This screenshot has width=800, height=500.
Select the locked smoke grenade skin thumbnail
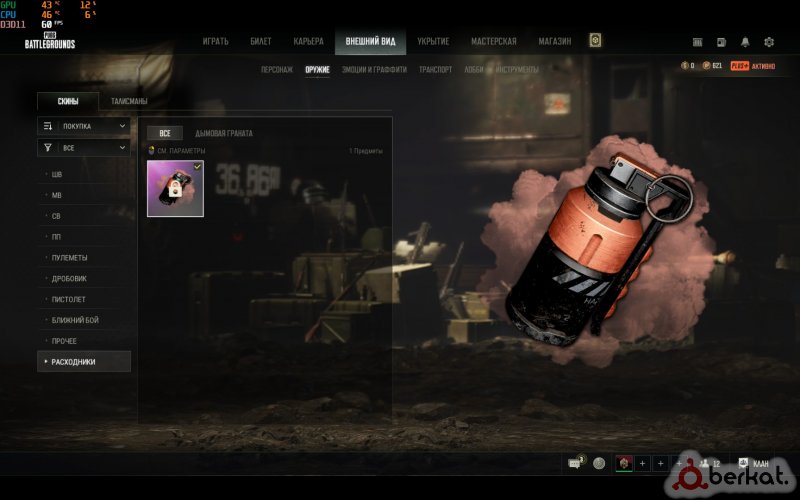click(175, 188)
